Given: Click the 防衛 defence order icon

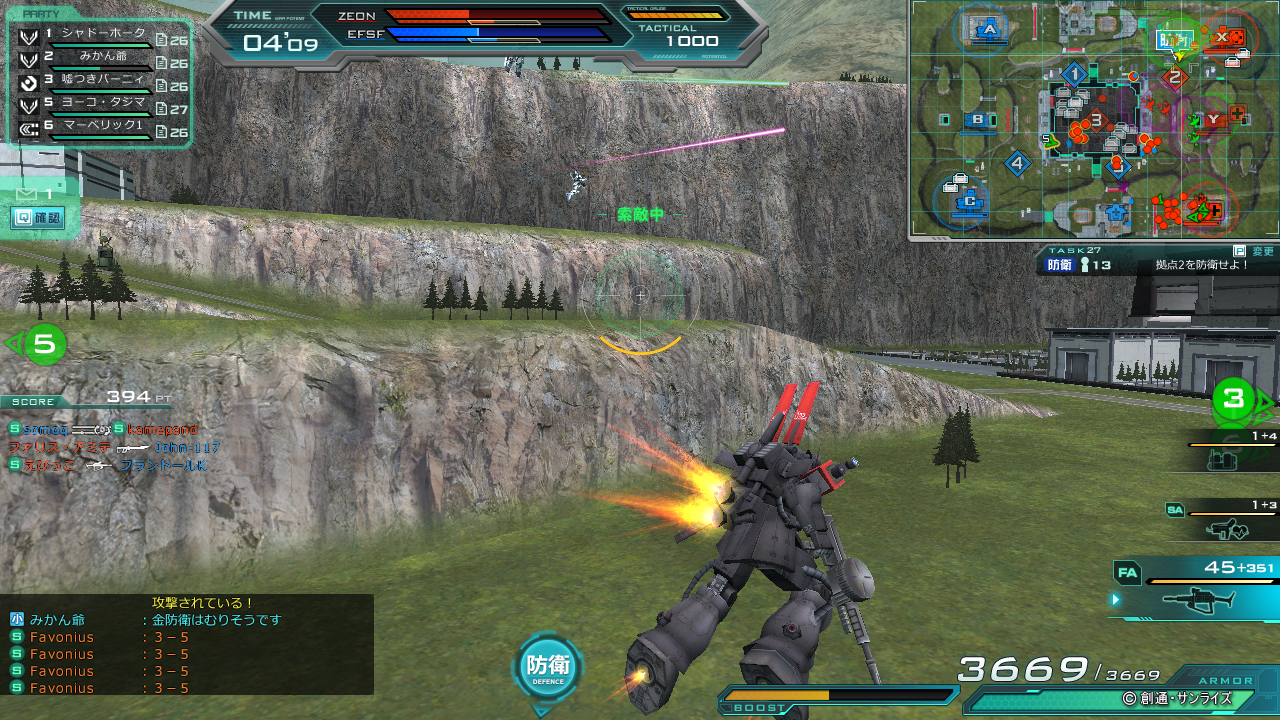Looking at the screenshot, I should pos(547,667).
